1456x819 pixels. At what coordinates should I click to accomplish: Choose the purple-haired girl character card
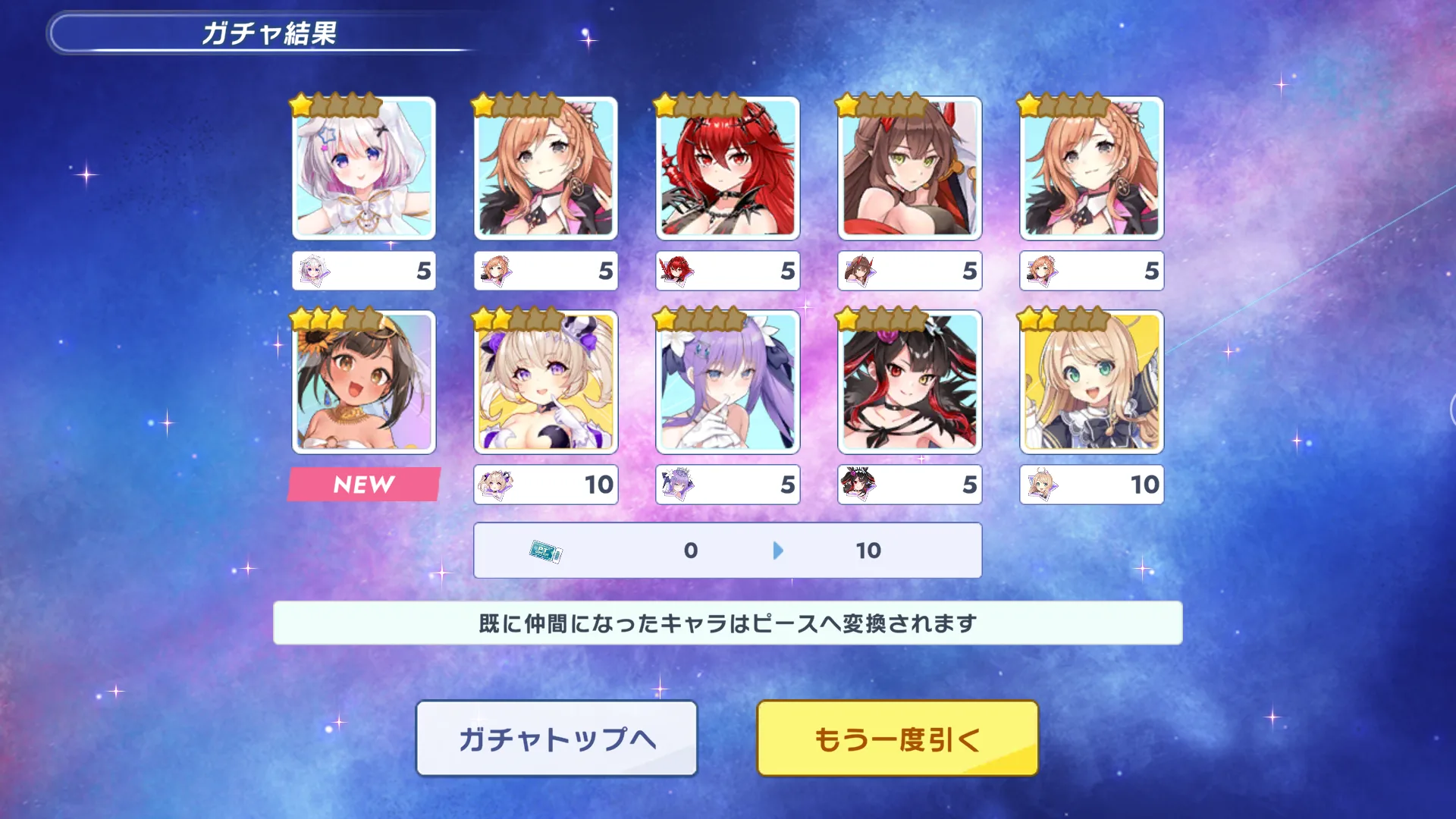(727, 382)
